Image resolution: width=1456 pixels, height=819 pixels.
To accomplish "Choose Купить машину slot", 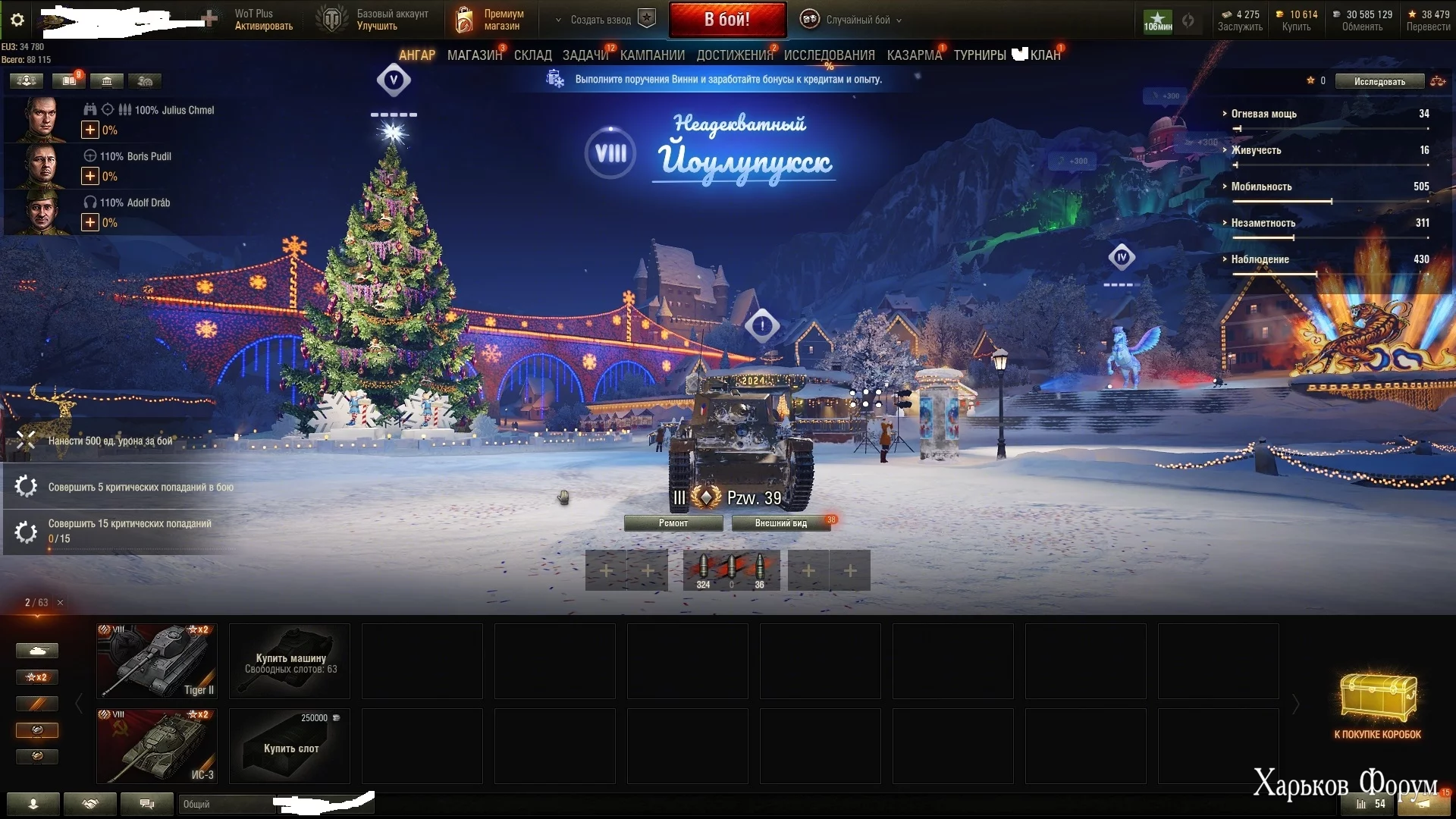I will pyautogui.click(x=290, y=661).
